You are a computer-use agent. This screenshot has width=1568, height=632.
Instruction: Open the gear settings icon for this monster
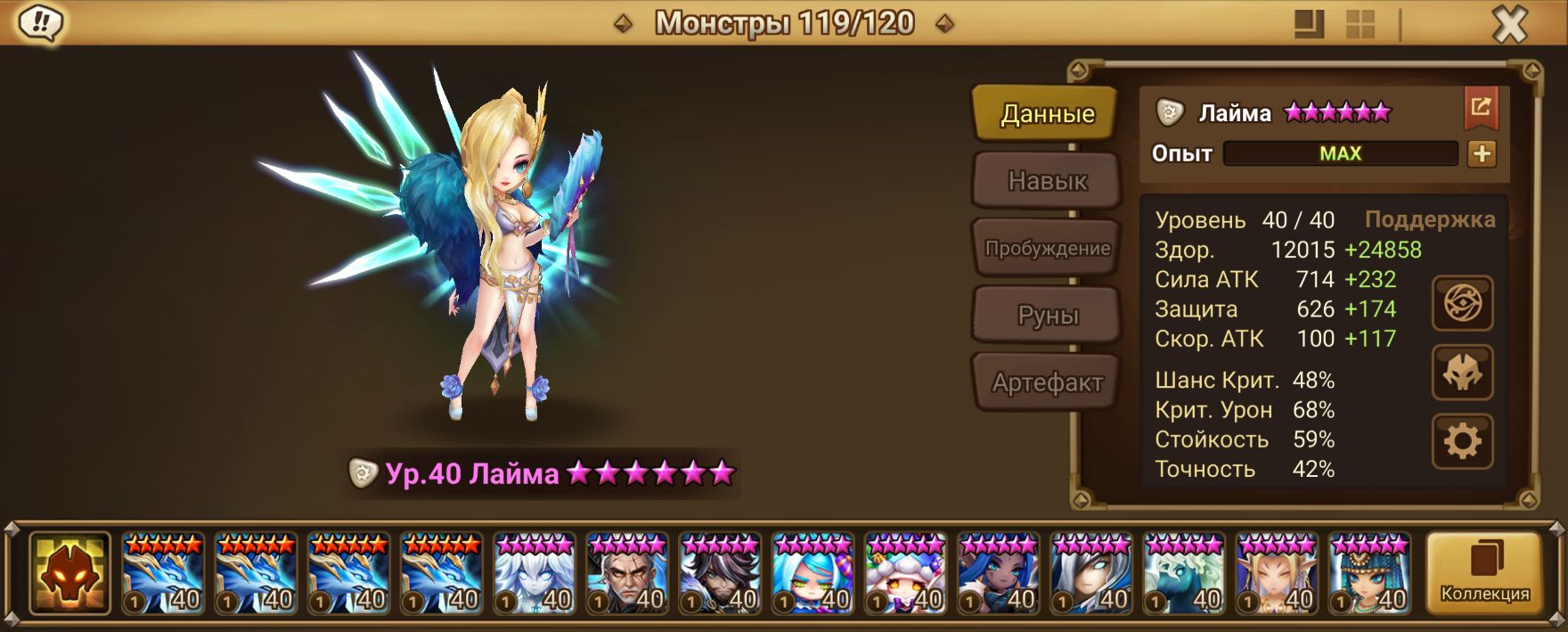pyautogui.click(x=1462, y=441)
